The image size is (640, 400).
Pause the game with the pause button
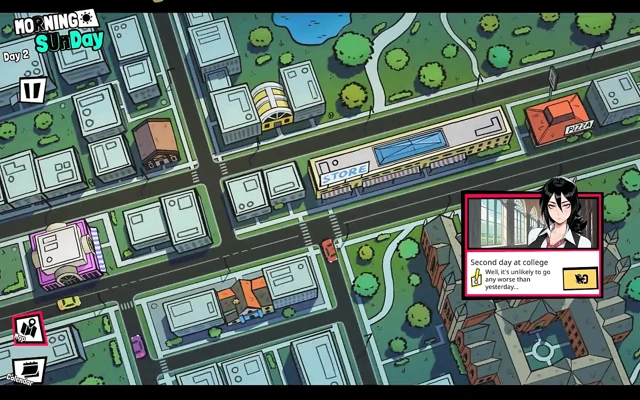coord(32,91)
